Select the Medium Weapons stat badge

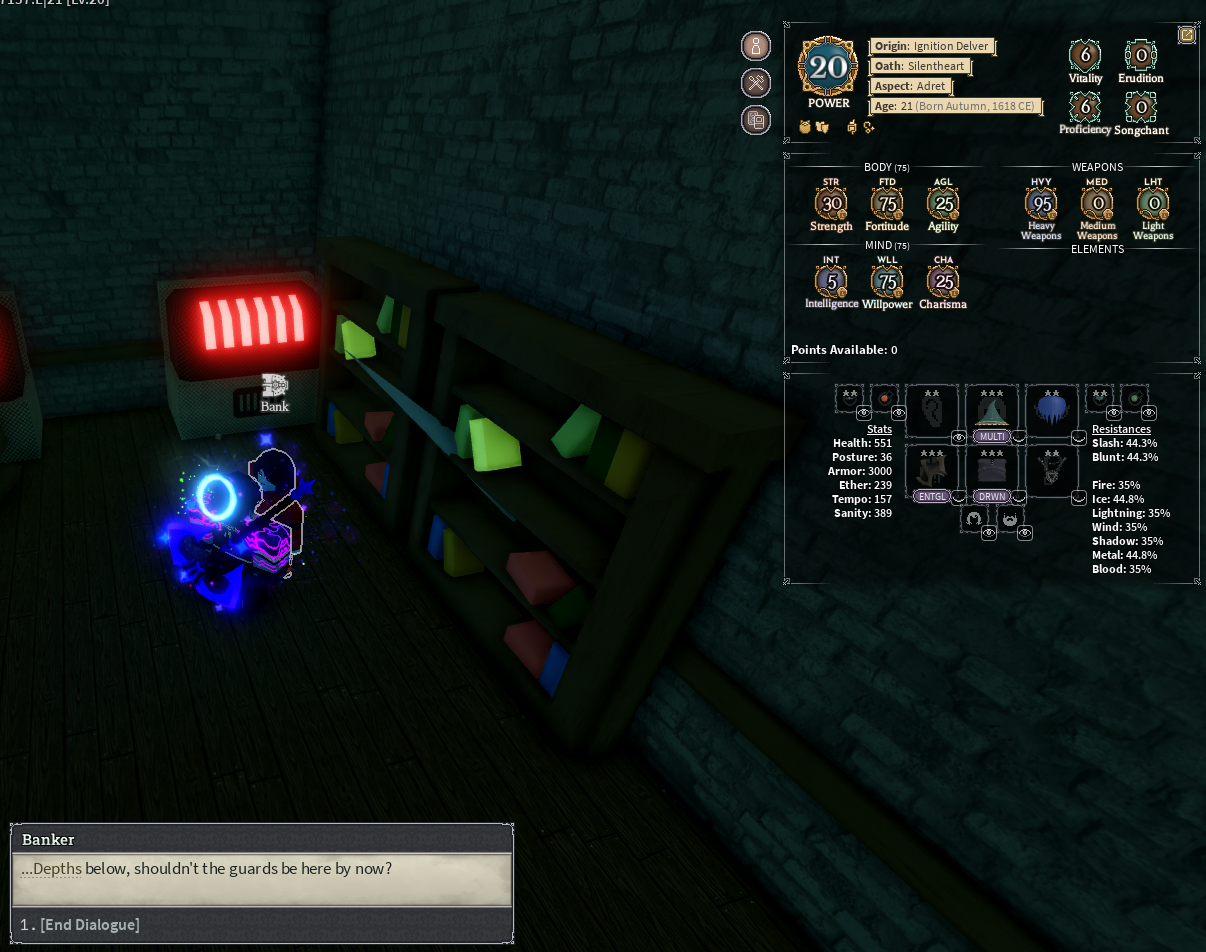click(1097, 204)
